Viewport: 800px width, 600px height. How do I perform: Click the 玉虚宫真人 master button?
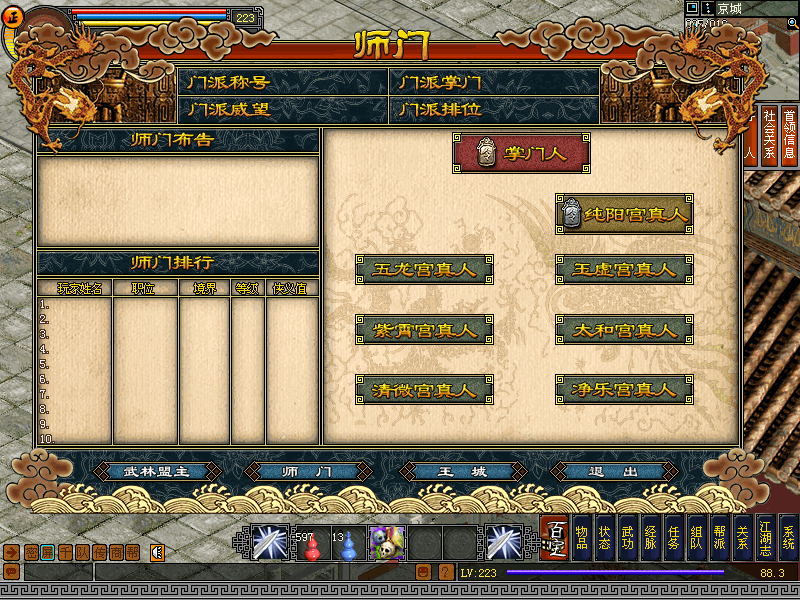[x=625, y=269]
